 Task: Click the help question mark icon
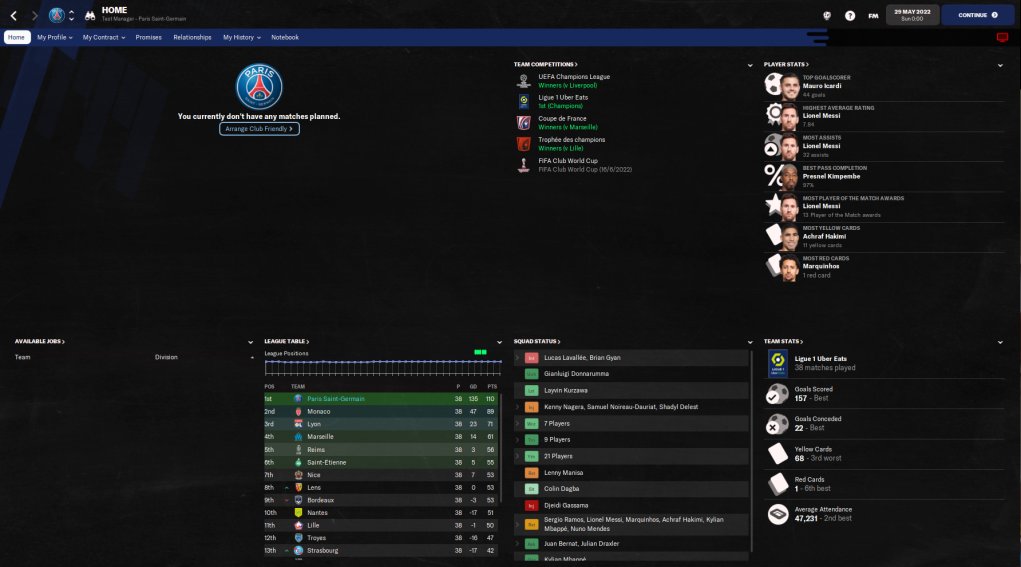pyautogui.click(x=850, y=16)
